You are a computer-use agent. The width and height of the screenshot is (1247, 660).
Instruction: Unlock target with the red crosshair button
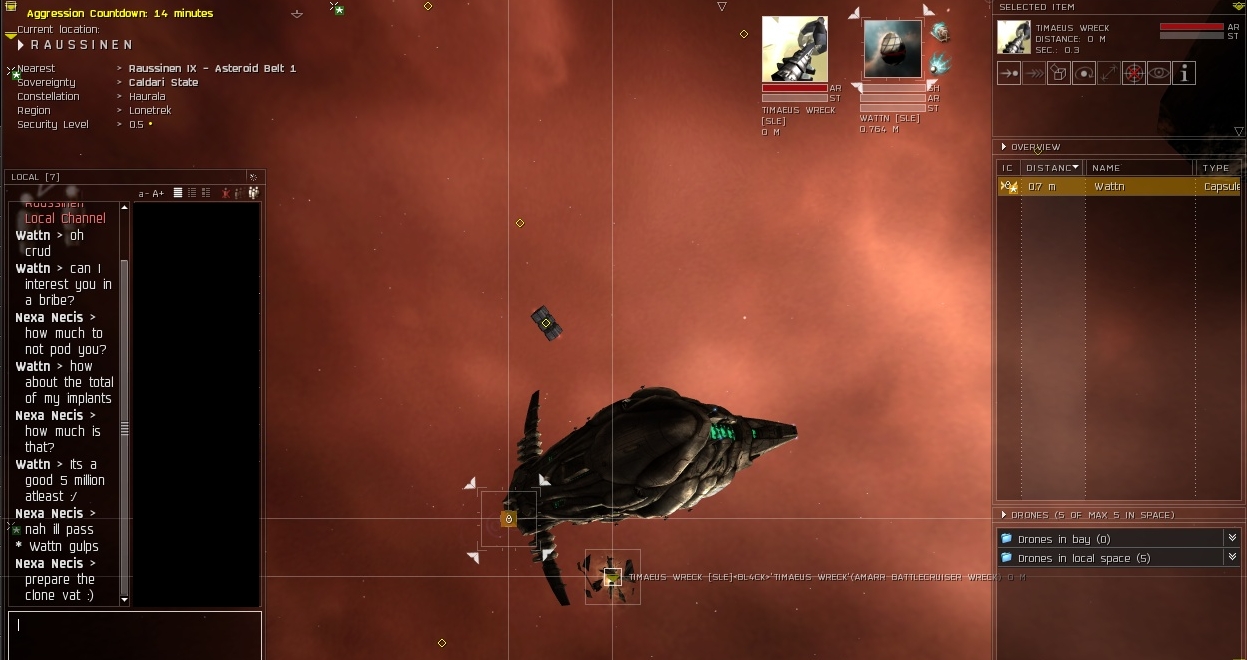click(1133, 73)
